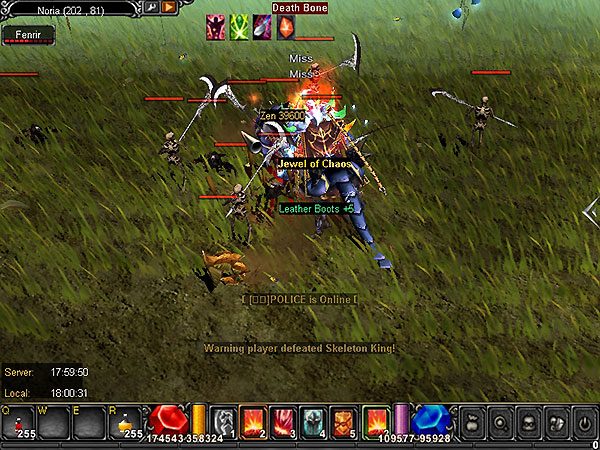Click the green burst buff icon
Viewport: 600px width, 450px height.
pyautogui.click(x=239, y=27)
